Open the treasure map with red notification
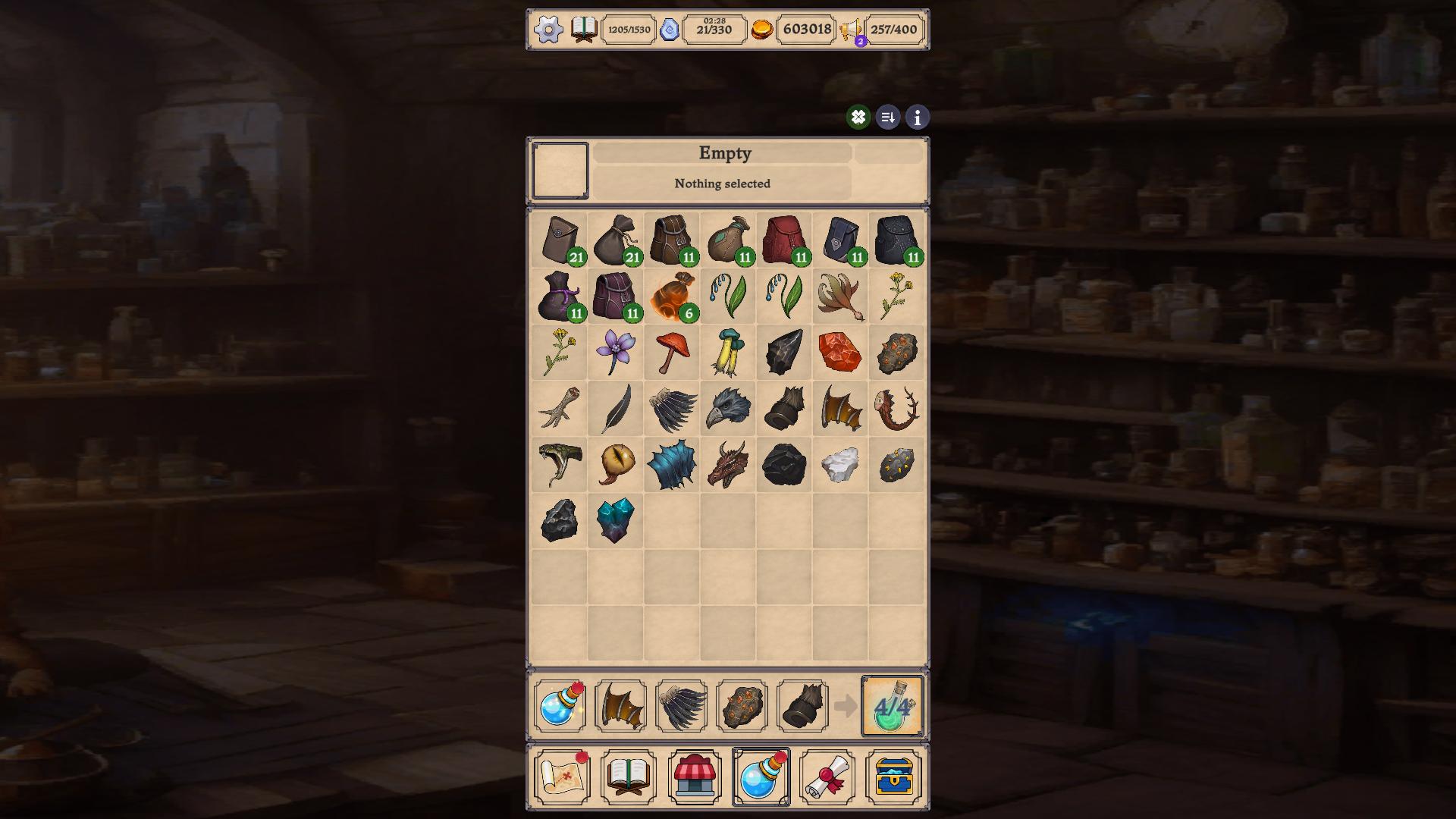 pos(560,775)
